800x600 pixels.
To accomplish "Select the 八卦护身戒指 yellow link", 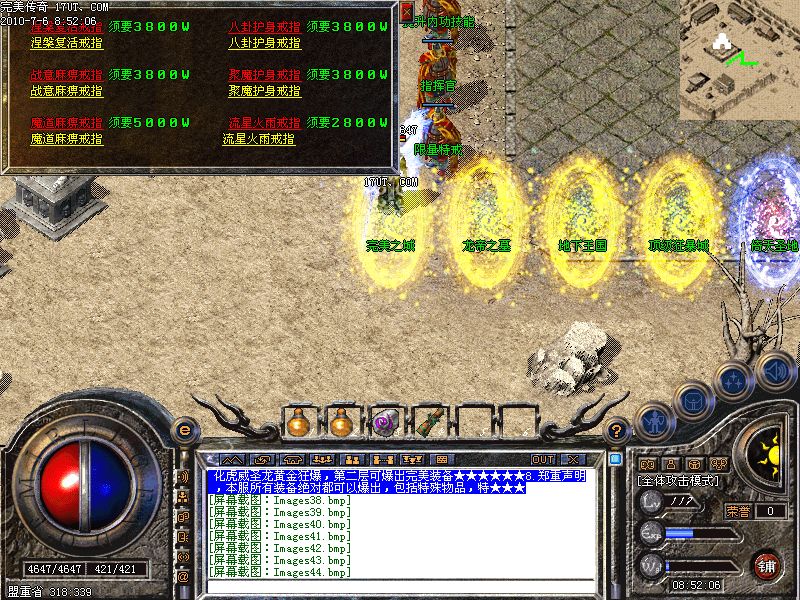I will (264, 43).
